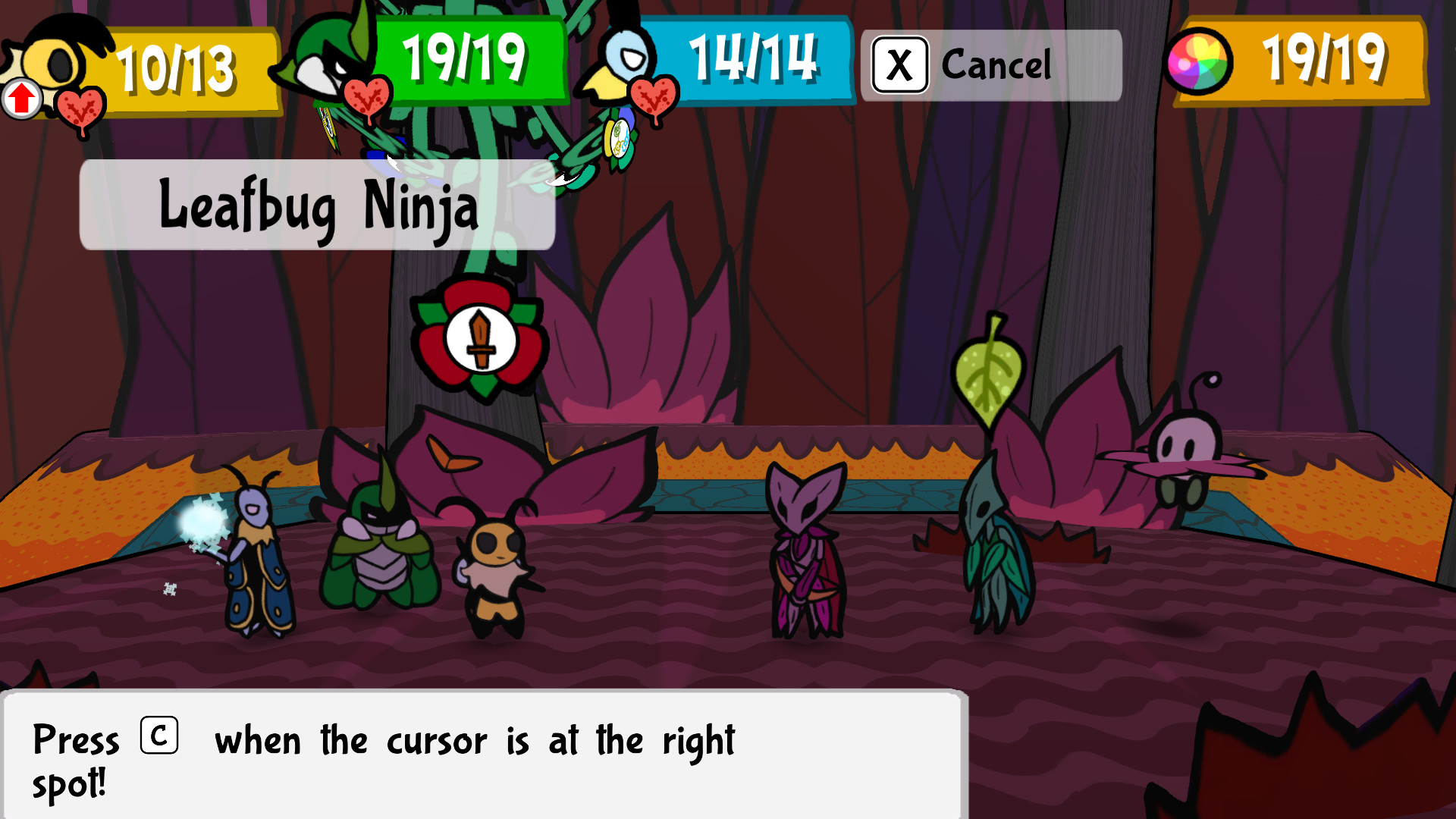The width and height of the screenshot is (1456, 819).
Task: Click the red rank-up arrow badge
Action: point(21,99)
